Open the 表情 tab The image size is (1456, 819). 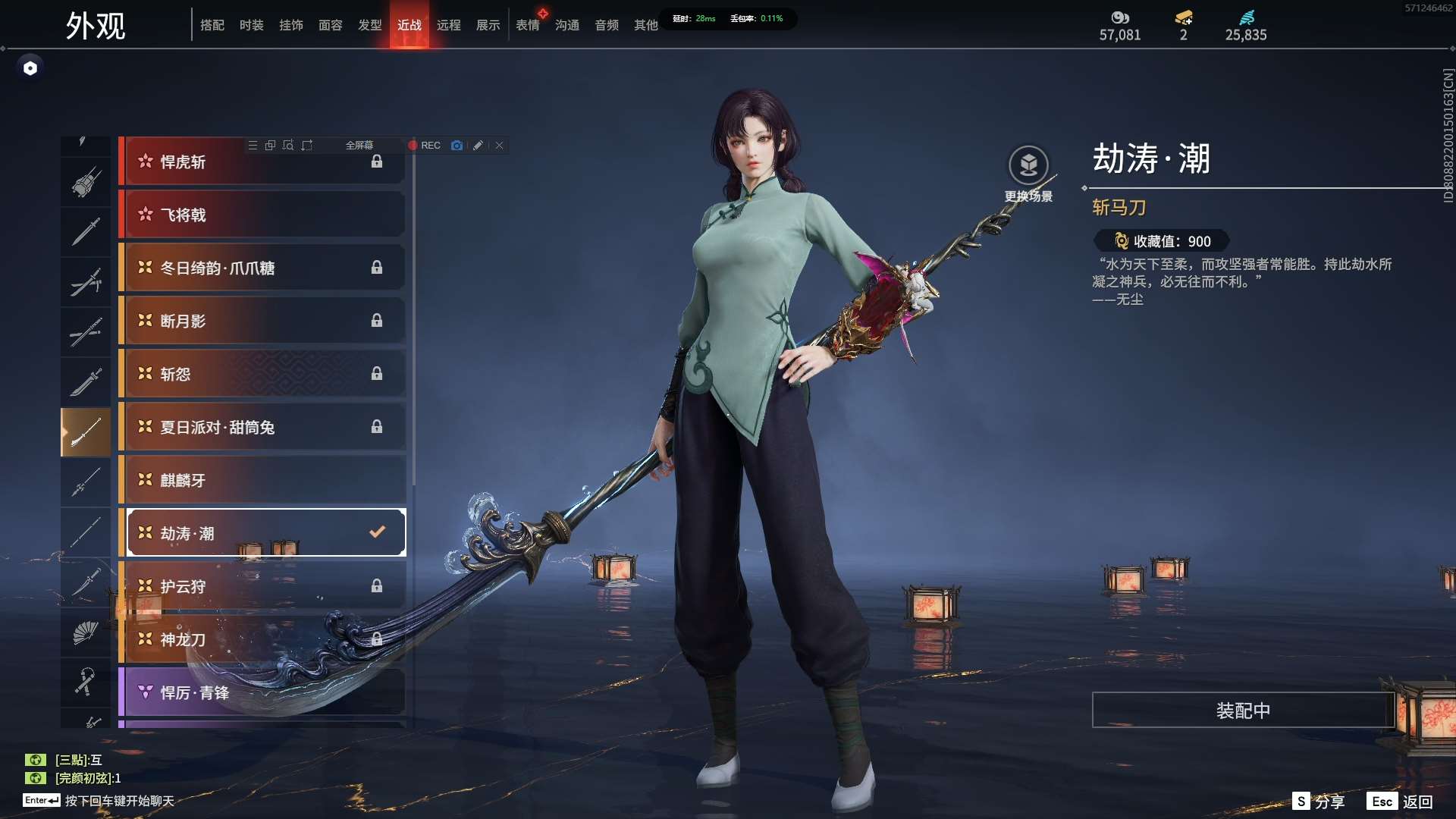coord(528,25)
